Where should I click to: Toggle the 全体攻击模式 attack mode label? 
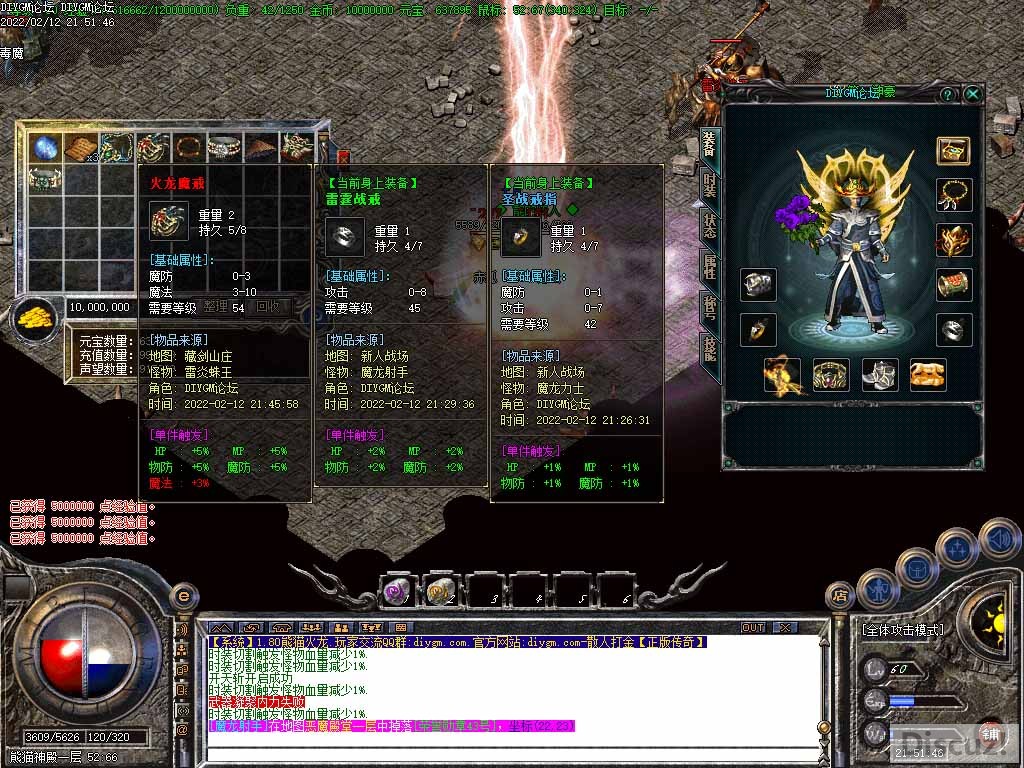point(901,630)
